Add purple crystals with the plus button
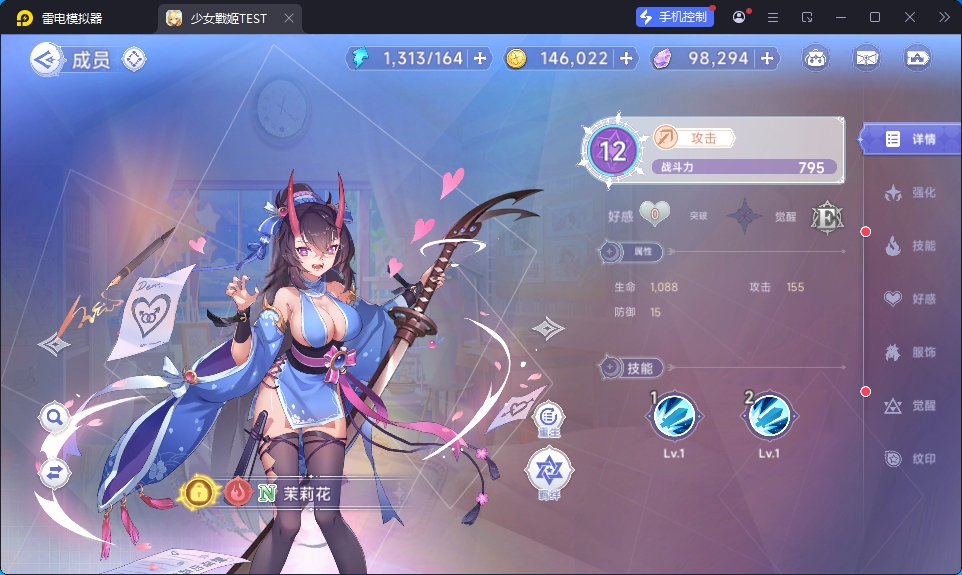 [767, 59]
